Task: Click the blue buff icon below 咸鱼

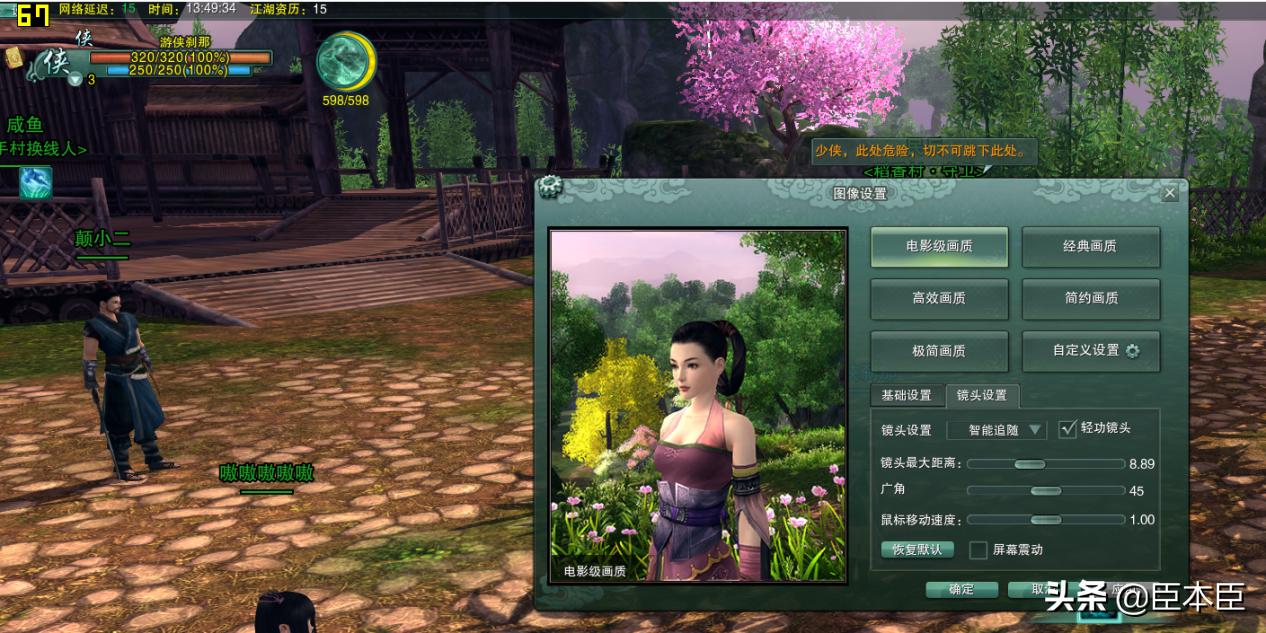Action: [35, 183]
